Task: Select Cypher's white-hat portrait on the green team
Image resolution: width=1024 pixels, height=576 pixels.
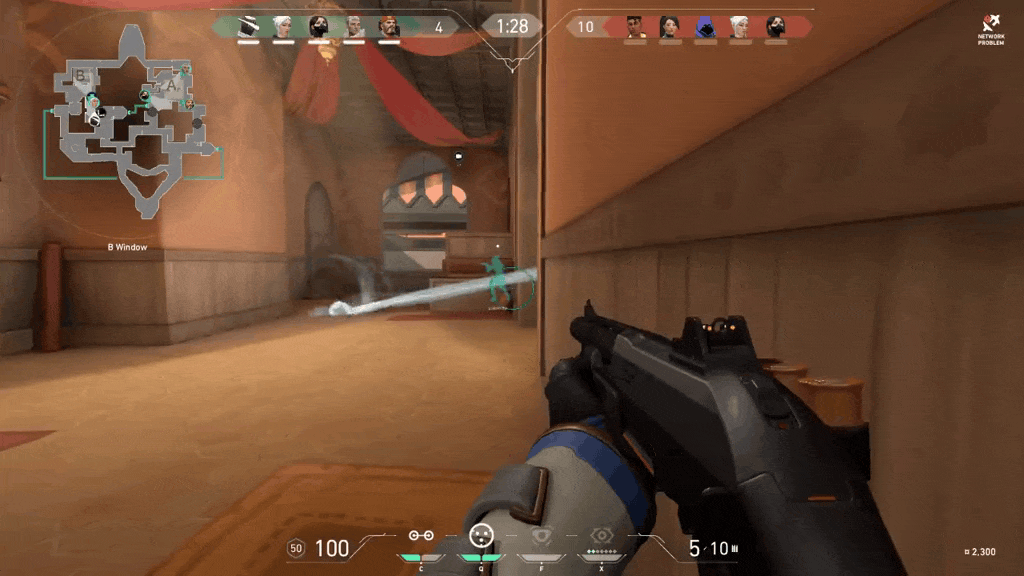Action: click(248, 27)
